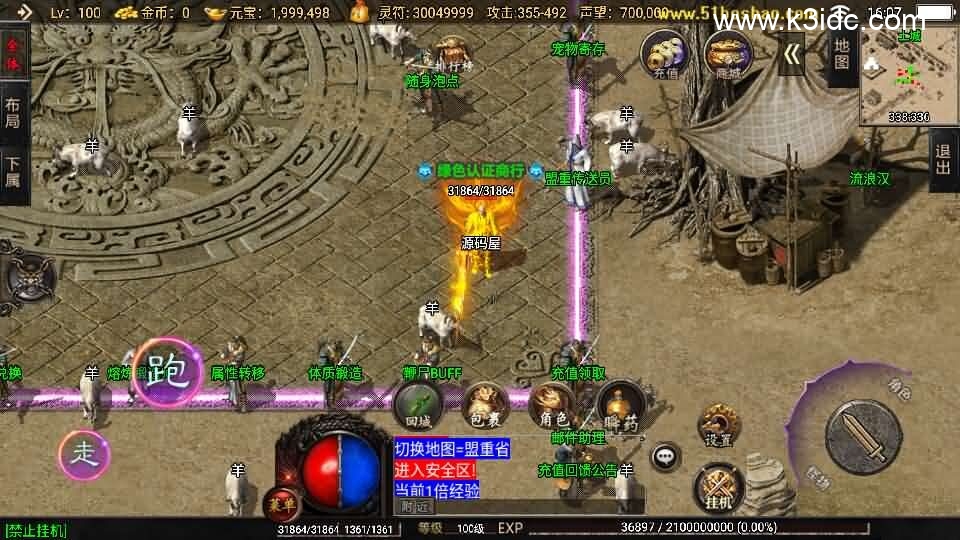Switch to the 下属 tab
960x540 pixels.
pos(13,174)
